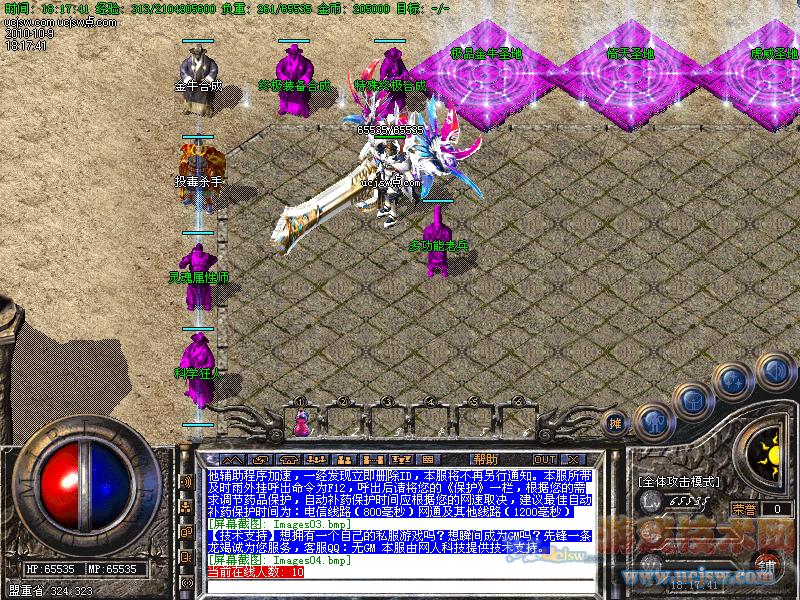Click the OUT logout button
The image size is (800, 600).
[545, 459]
